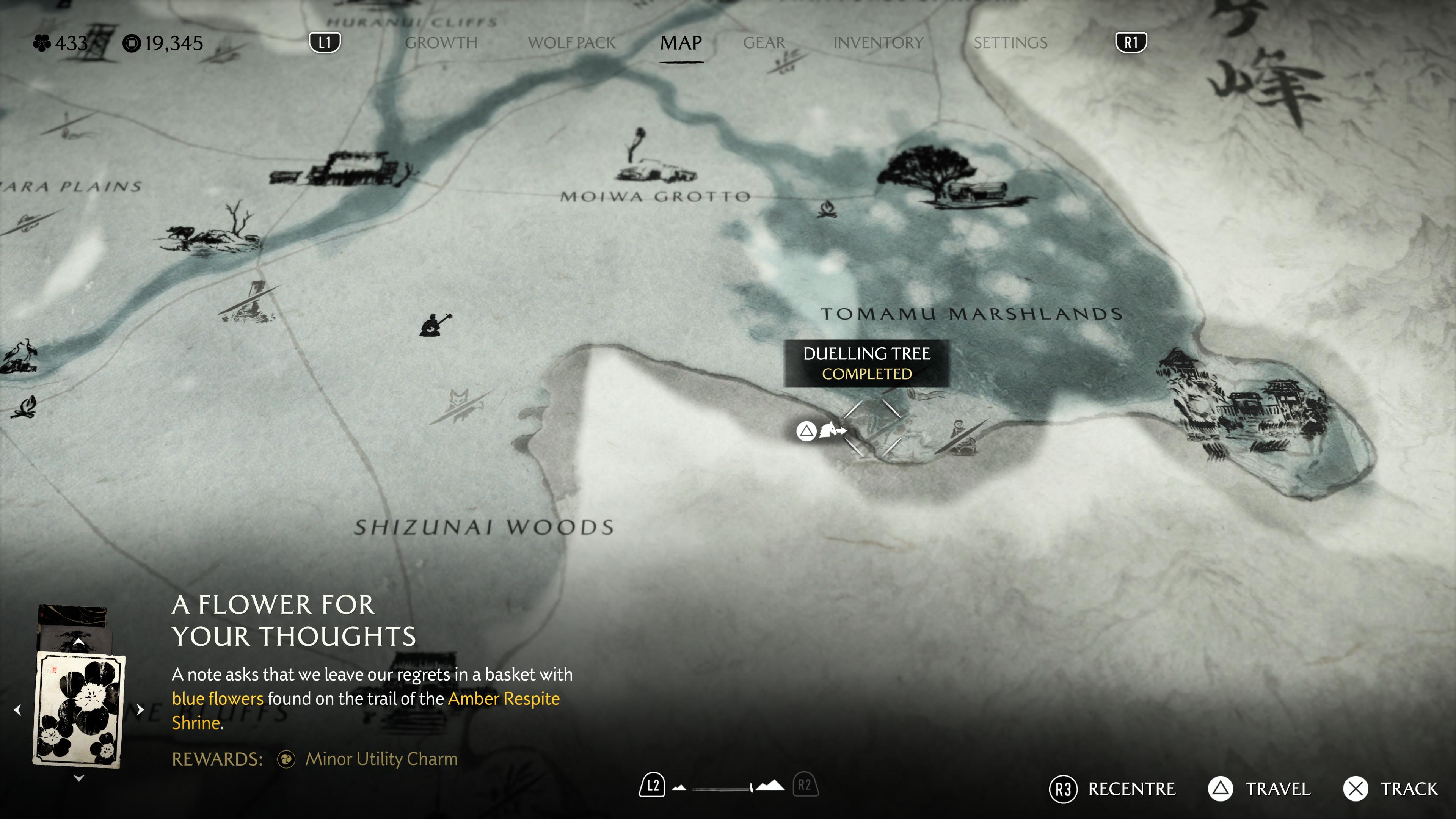The image size is (1456, 819).
Task: Switch to the Settings tab
Action: click(x=1010, y=43)
